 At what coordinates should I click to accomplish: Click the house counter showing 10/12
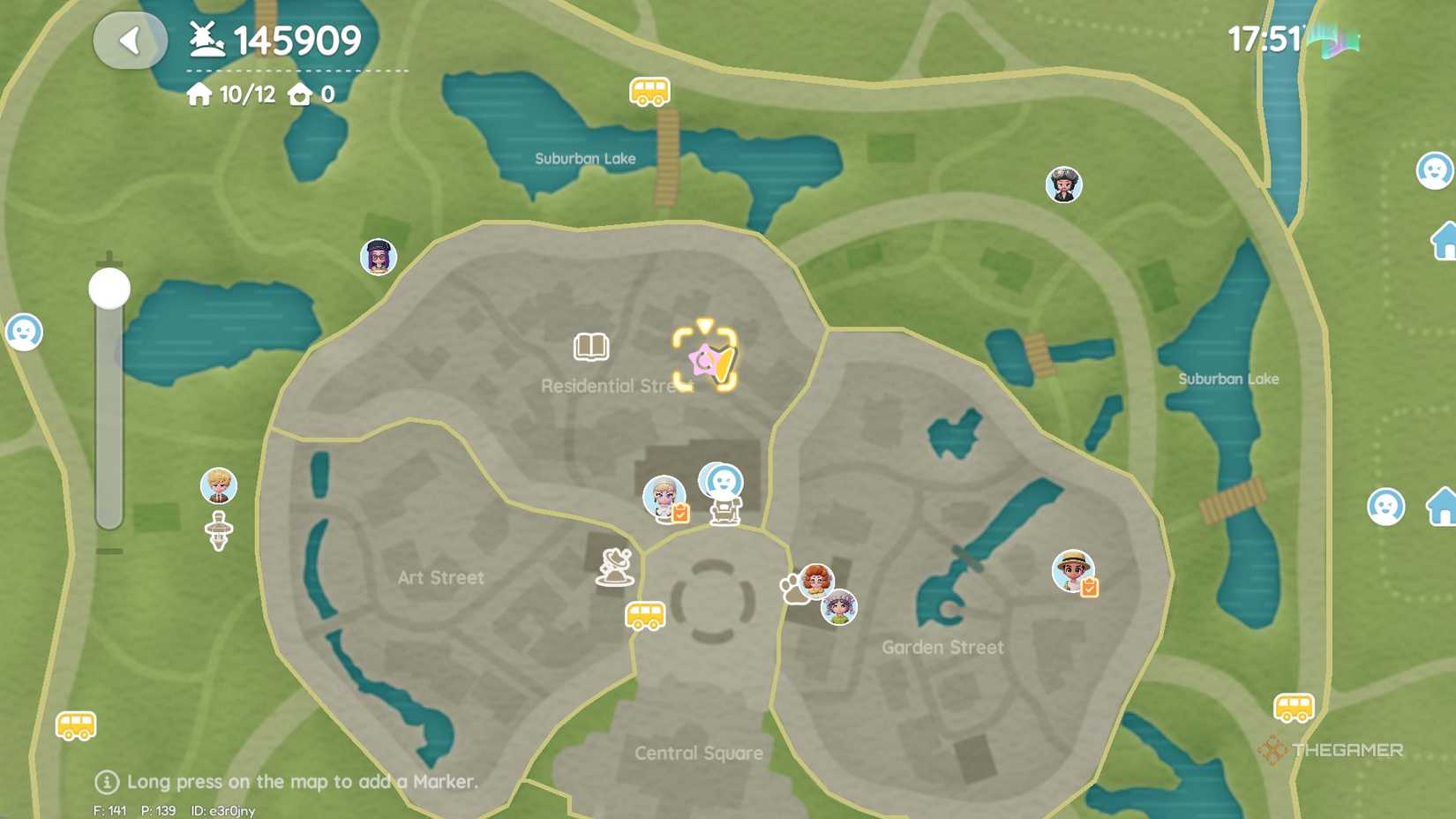(x=236, y=94)
